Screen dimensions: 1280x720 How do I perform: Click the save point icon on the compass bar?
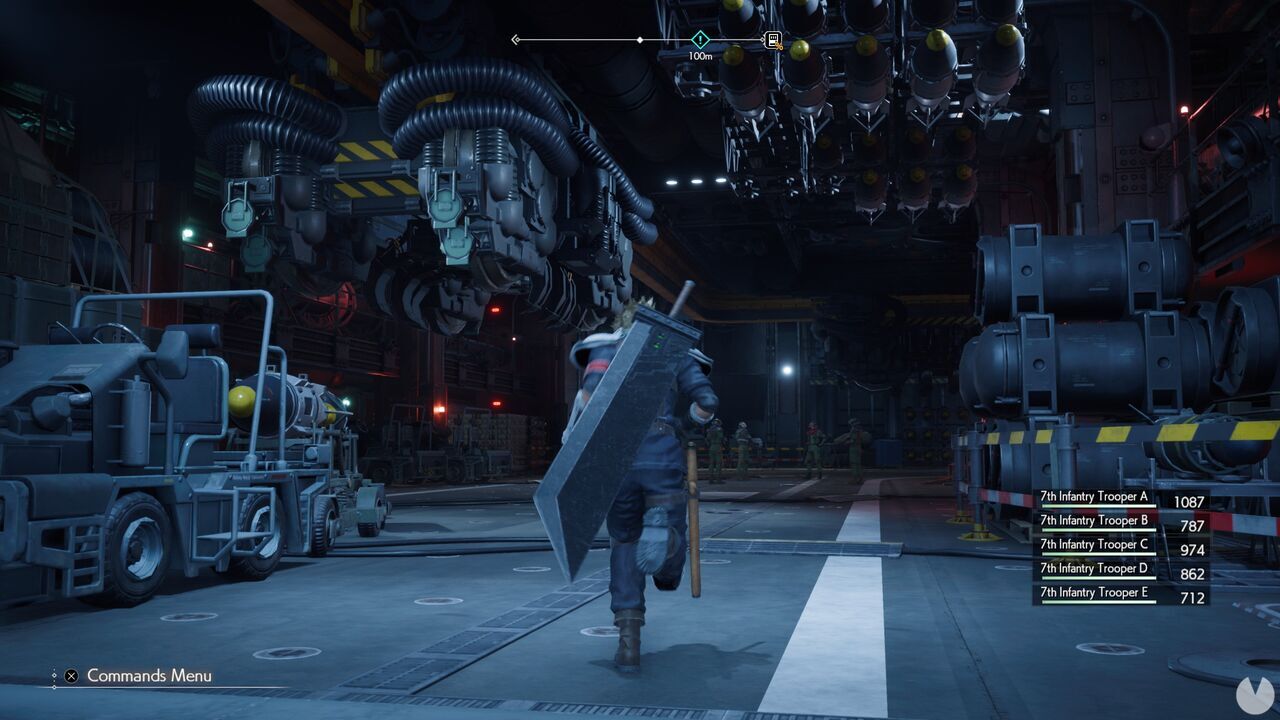(x=772, y=39)
